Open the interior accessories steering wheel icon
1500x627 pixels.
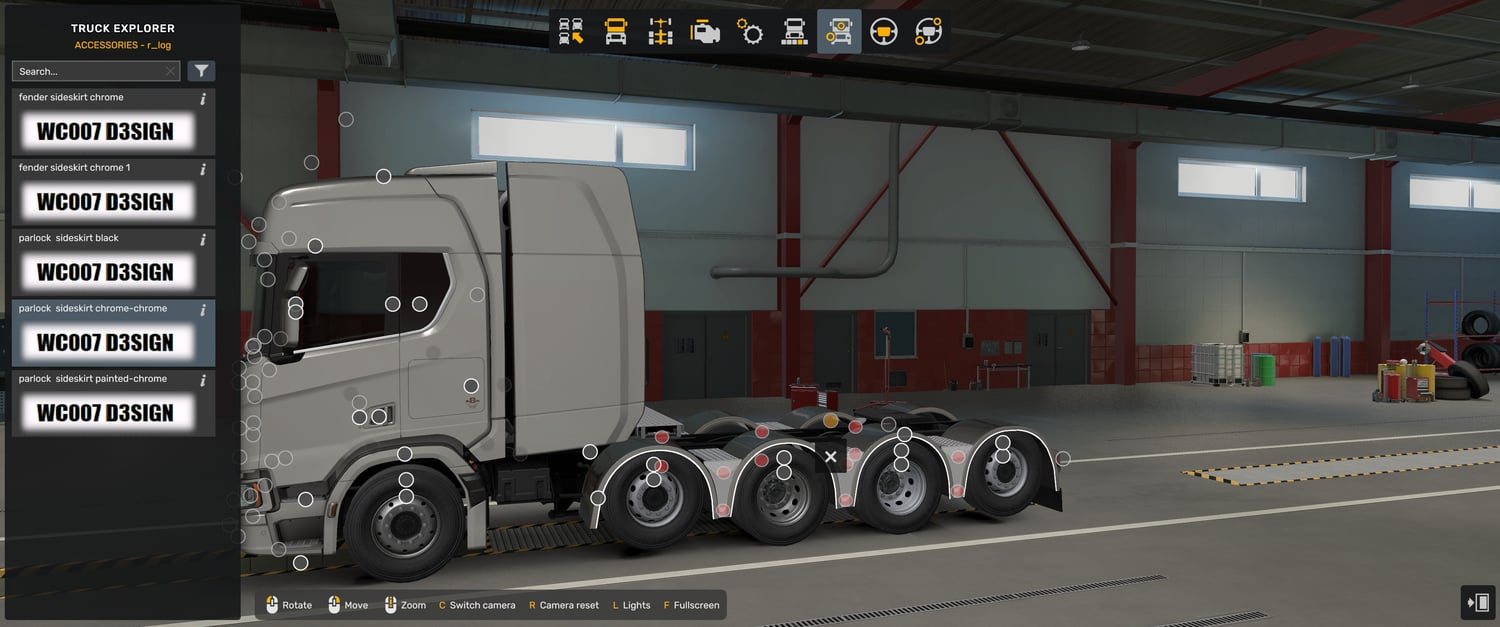tap(928, 32)
